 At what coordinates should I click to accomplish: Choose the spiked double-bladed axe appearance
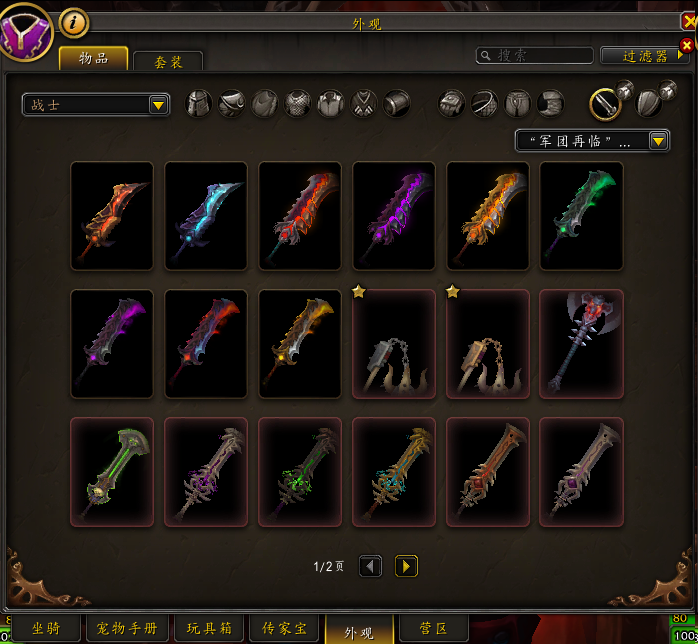[x=581, y=344]
